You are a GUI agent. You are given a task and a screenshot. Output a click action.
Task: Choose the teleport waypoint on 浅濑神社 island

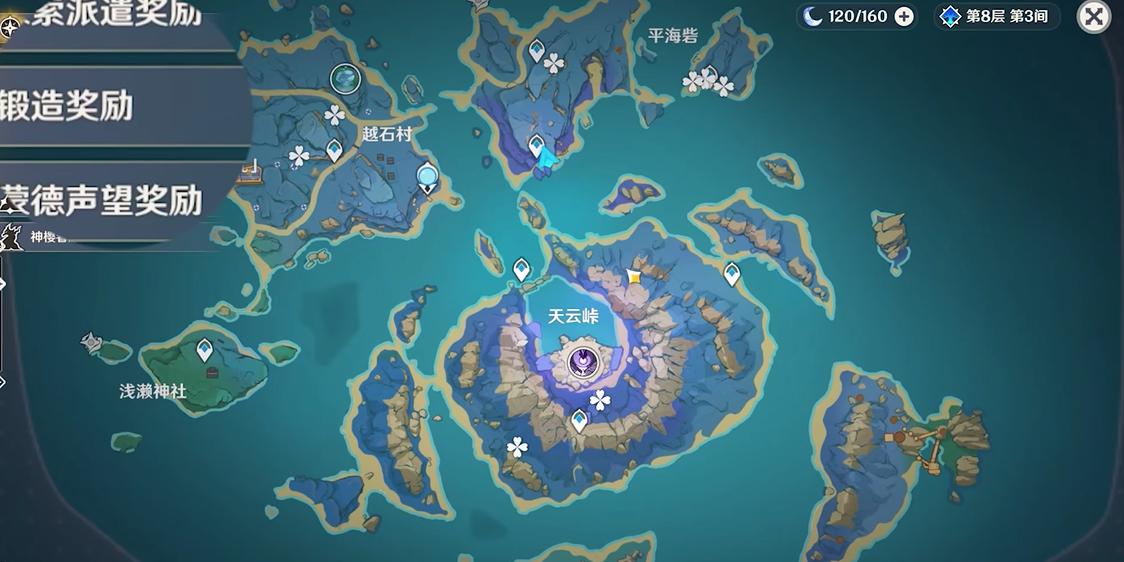(205, 350)
